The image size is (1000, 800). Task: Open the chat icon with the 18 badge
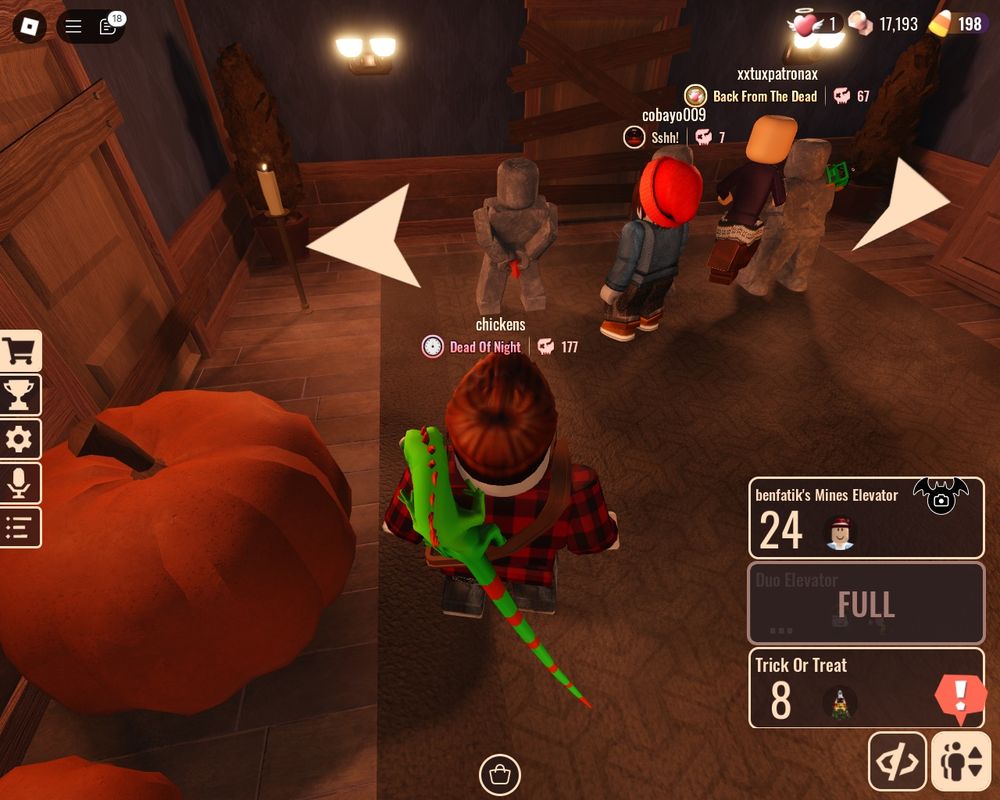[x=108, y=27]
